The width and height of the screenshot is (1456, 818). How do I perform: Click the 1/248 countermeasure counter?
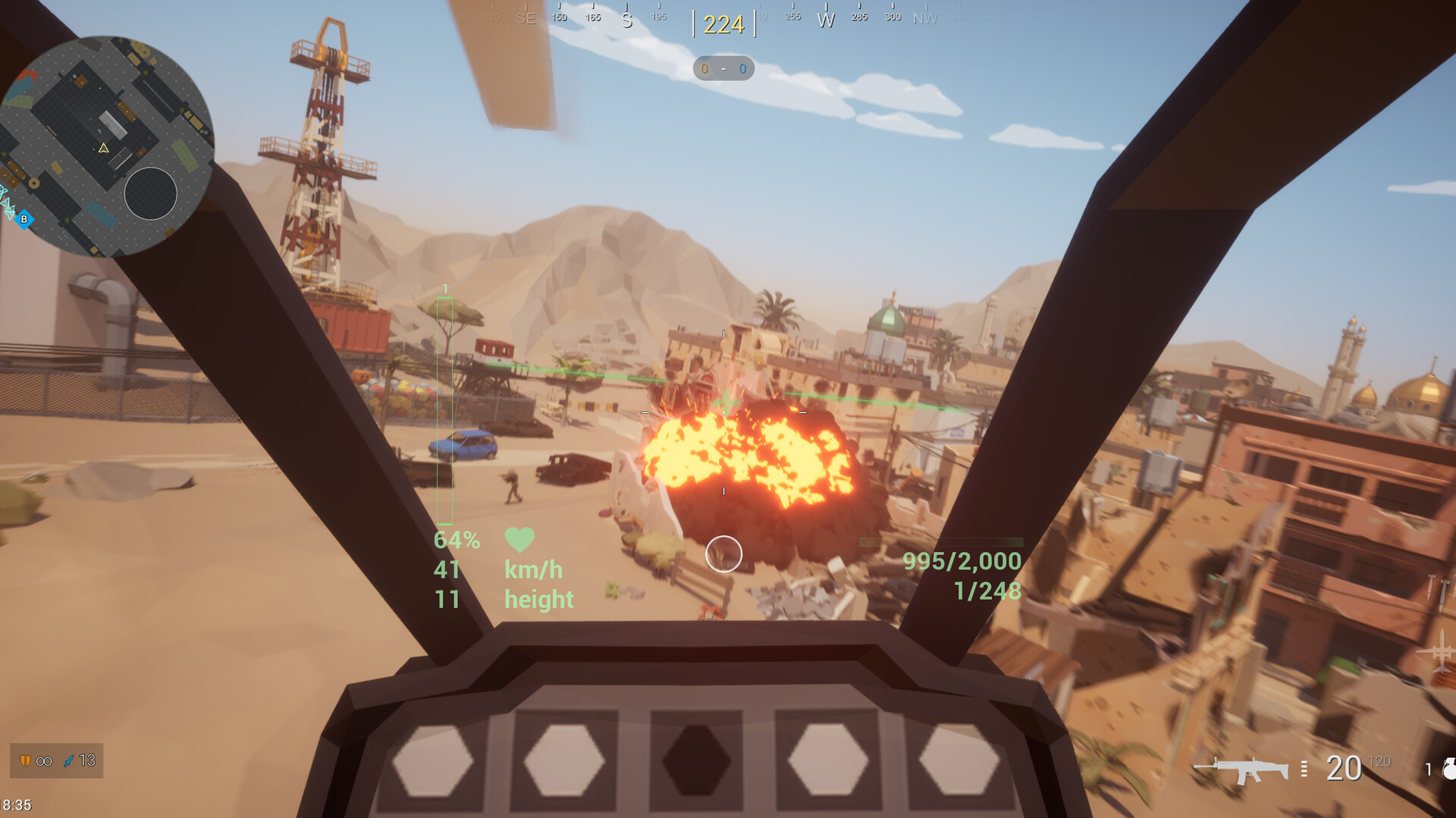(986, 591)
